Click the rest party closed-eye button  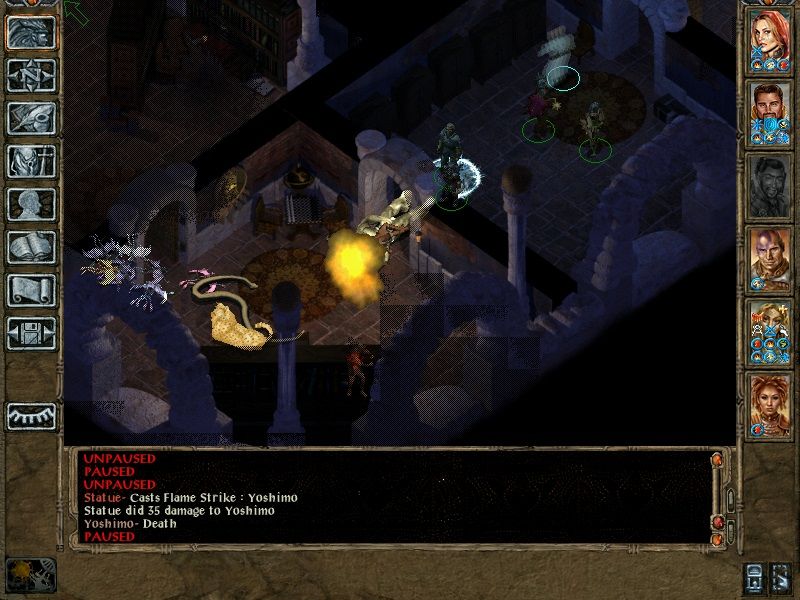point(31,416)
